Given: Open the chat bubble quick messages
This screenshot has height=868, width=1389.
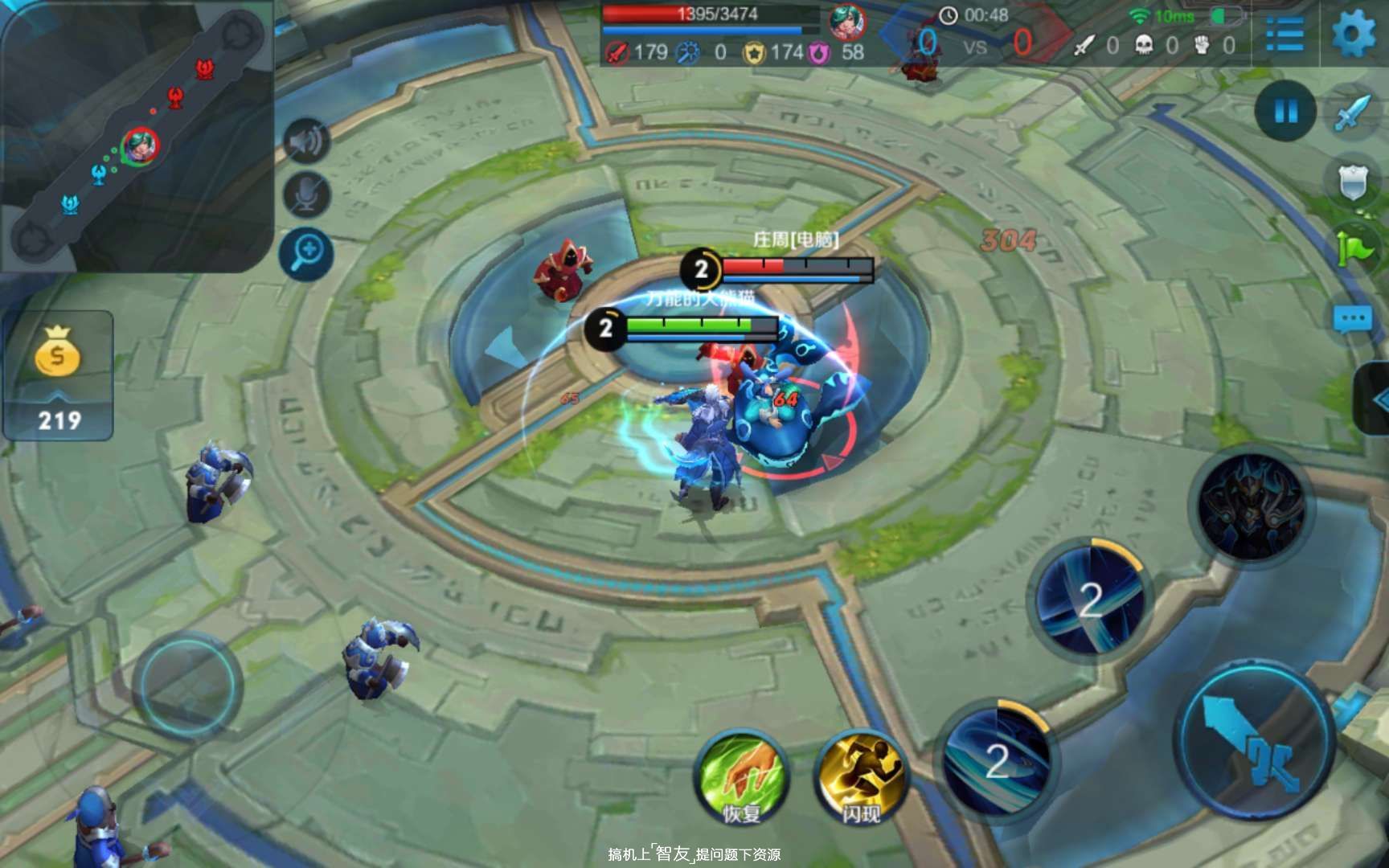Looking at the screenshot, I should [x=1353, y=319].
